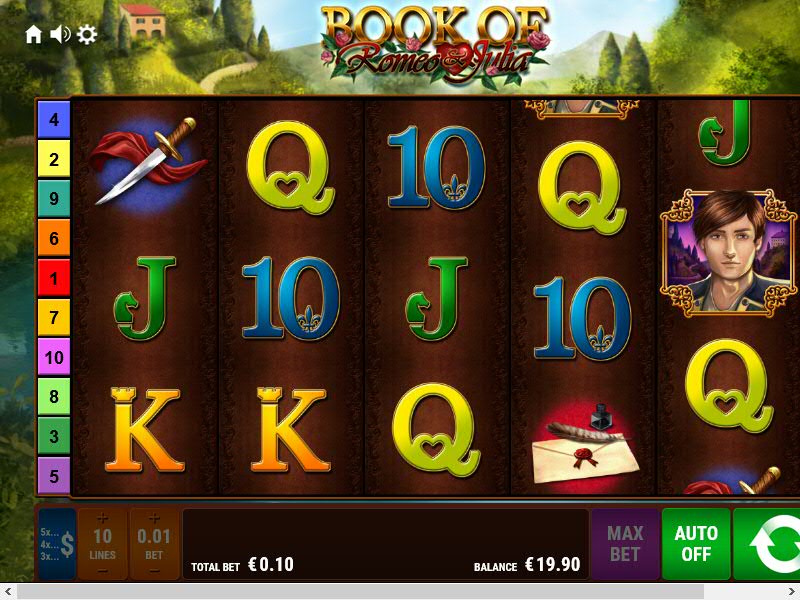Raise the bet per line
The image size is (800, 600).
[154, 518]
